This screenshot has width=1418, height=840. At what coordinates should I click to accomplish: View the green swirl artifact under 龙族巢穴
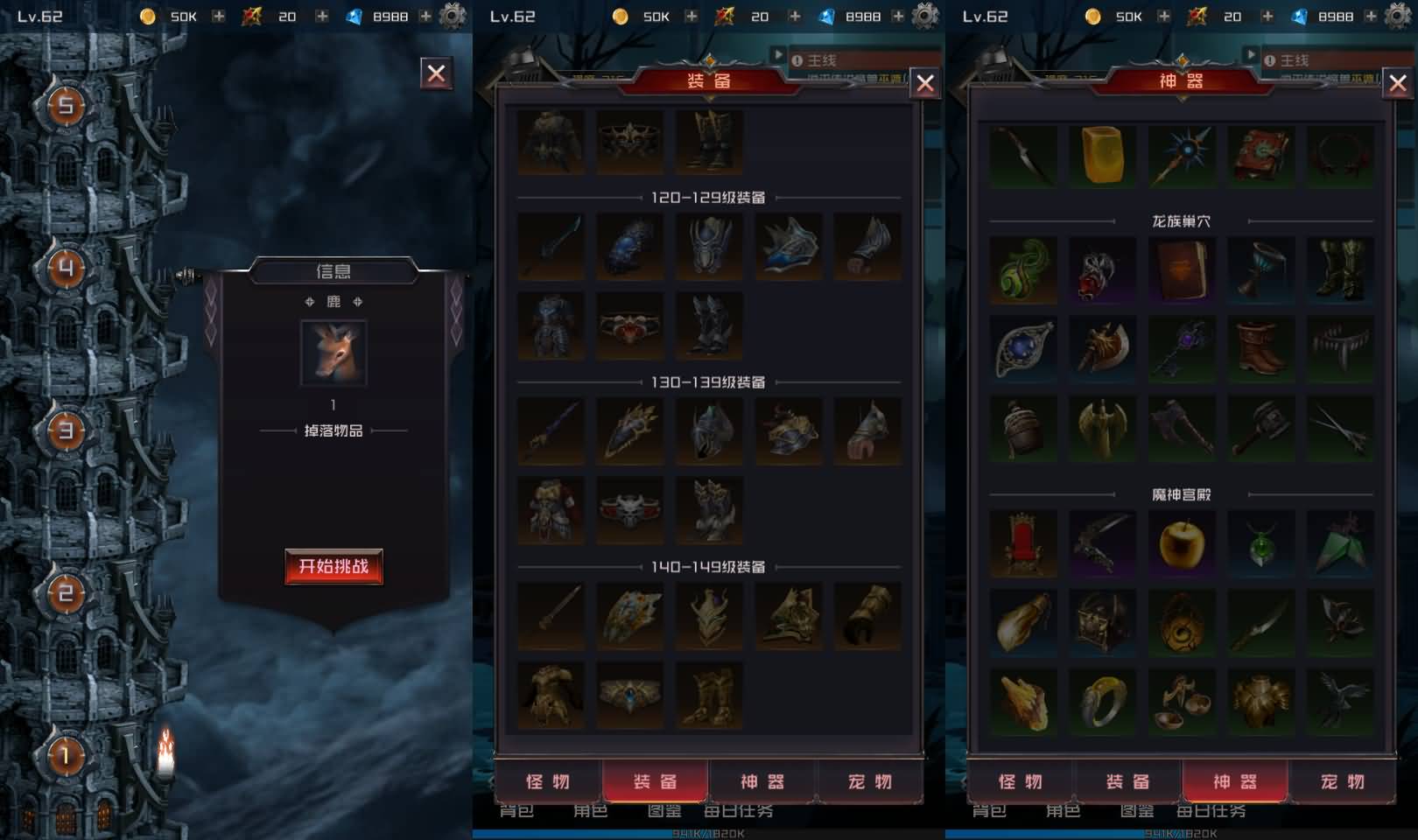pyautogui.click(x=1023, y=269)
